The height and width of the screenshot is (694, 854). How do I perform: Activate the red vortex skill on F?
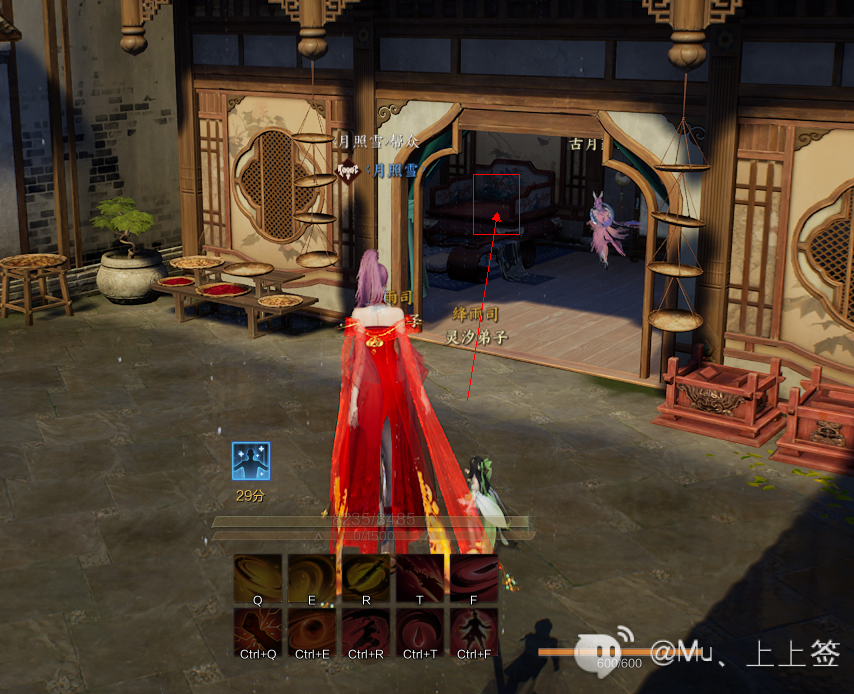pyautogui.click(x=474, y=579)
